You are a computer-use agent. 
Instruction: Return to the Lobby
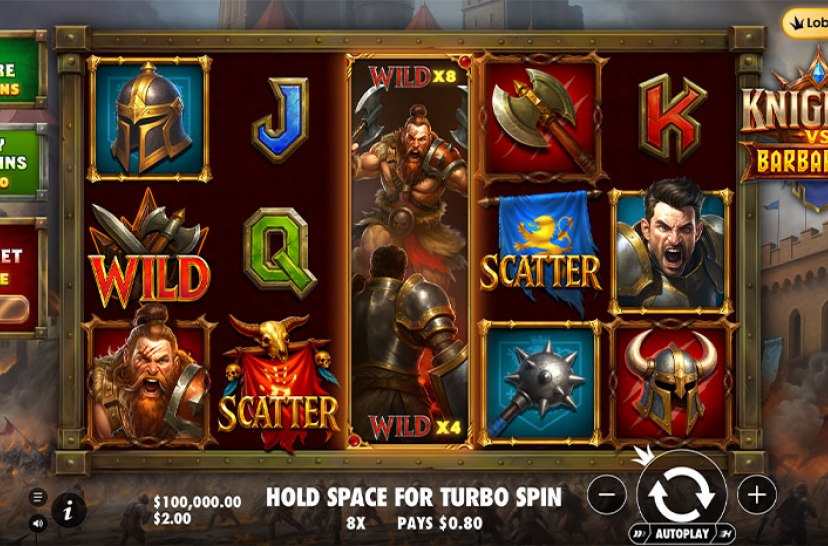(806, 24)
